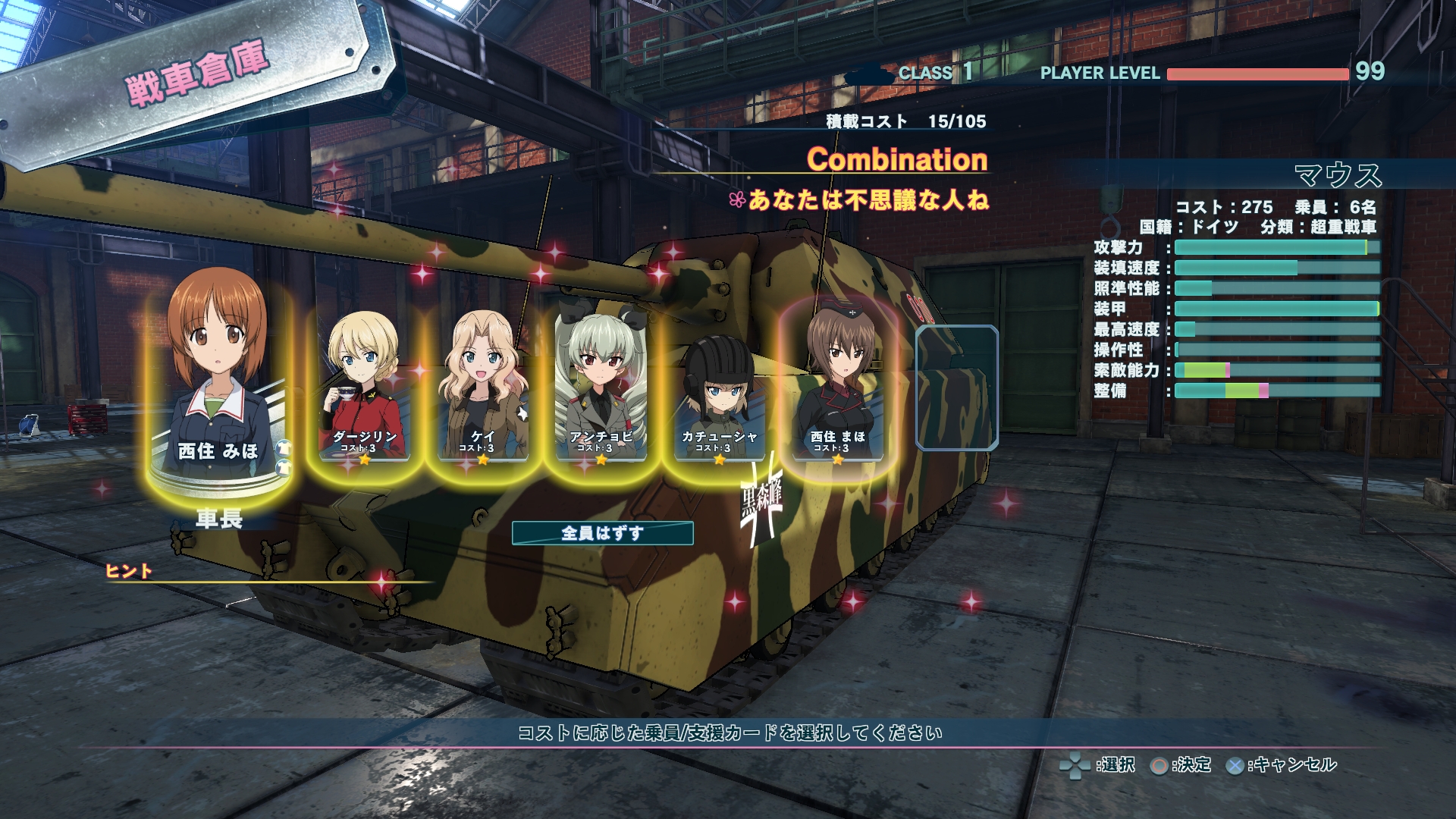Click the 全員はずす remove-all button
1456x819 pixels.
click(602, 533)
